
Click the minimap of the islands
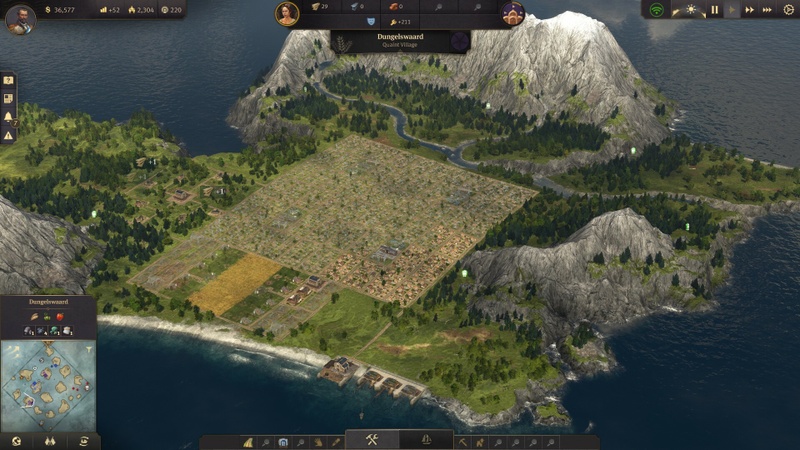pyautogui.click(x=48, y=386)
